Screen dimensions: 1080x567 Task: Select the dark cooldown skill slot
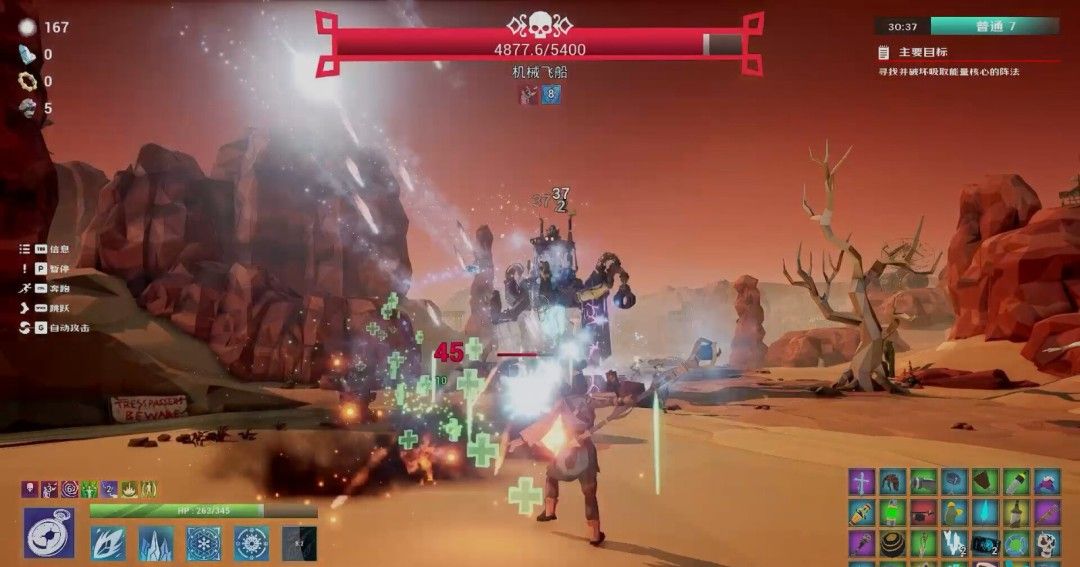tap(299, 543)
